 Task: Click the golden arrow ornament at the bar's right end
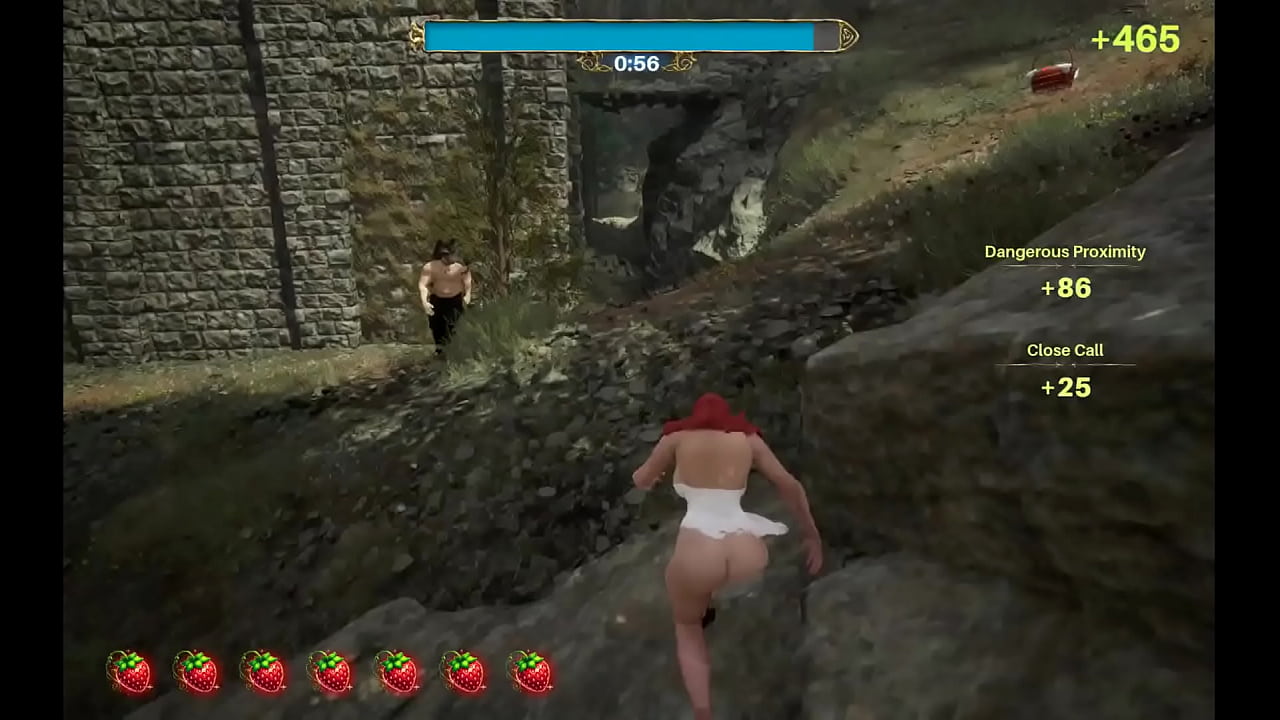pos(845,34)
